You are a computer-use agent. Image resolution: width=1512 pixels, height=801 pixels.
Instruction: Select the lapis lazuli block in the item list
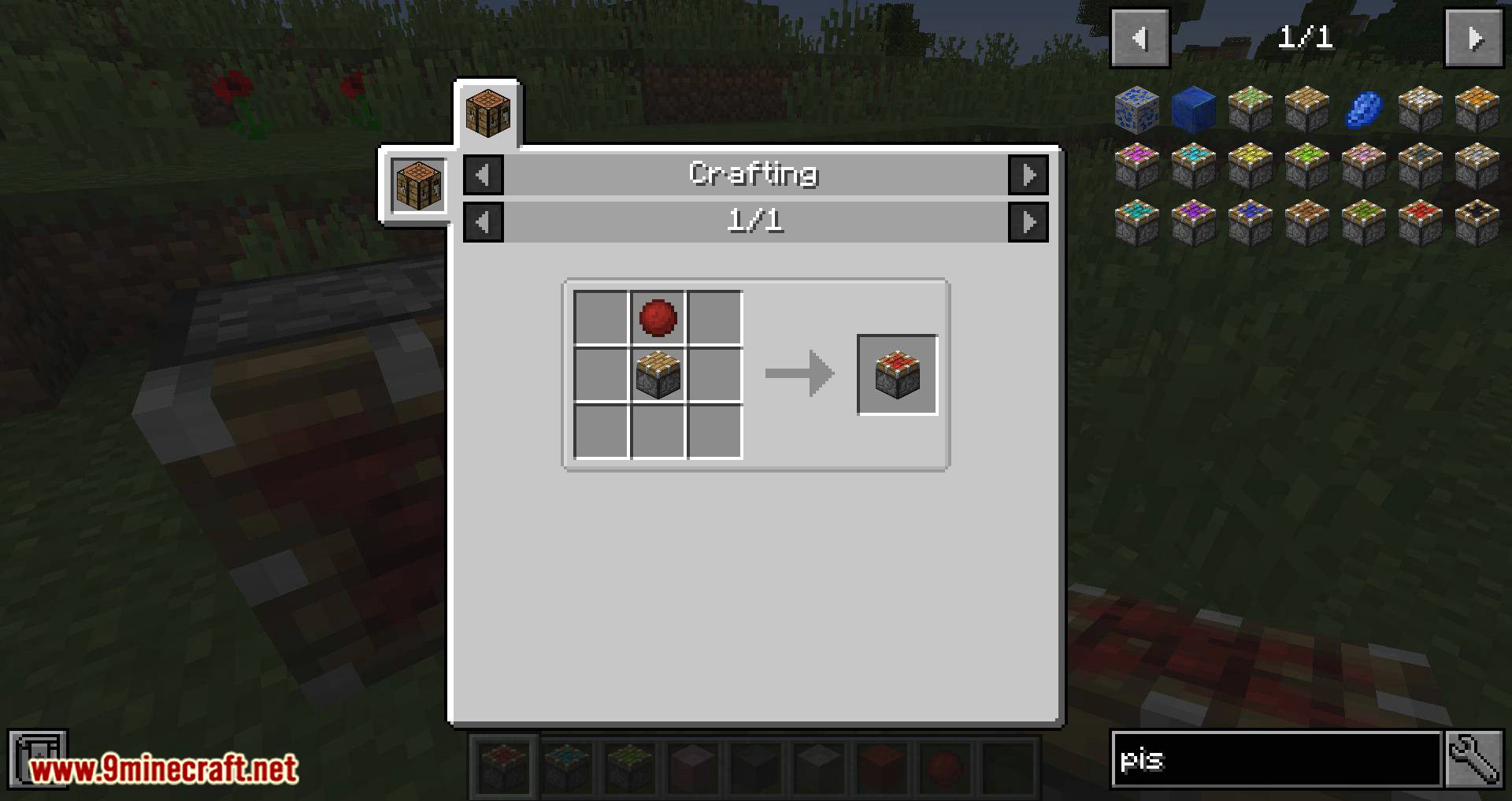click(x=1194, y=110)
